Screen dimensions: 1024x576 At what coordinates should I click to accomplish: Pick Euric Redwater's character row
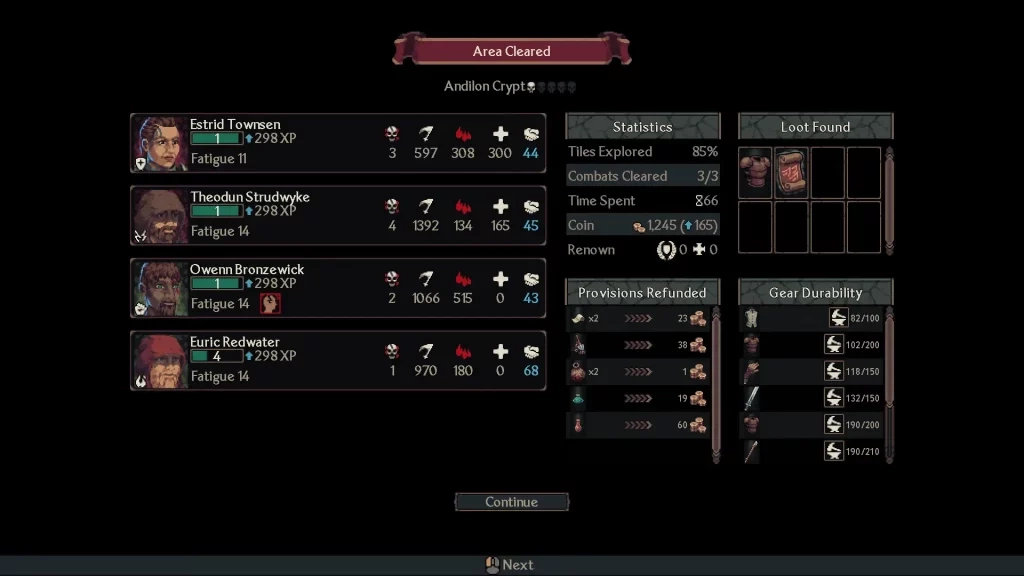pos(337,360)
